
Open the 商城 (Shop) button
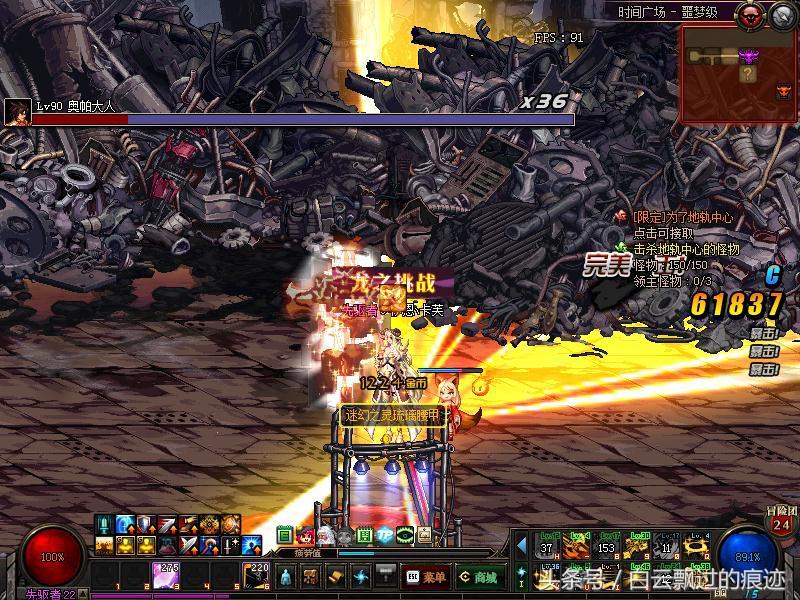[480, 576]
